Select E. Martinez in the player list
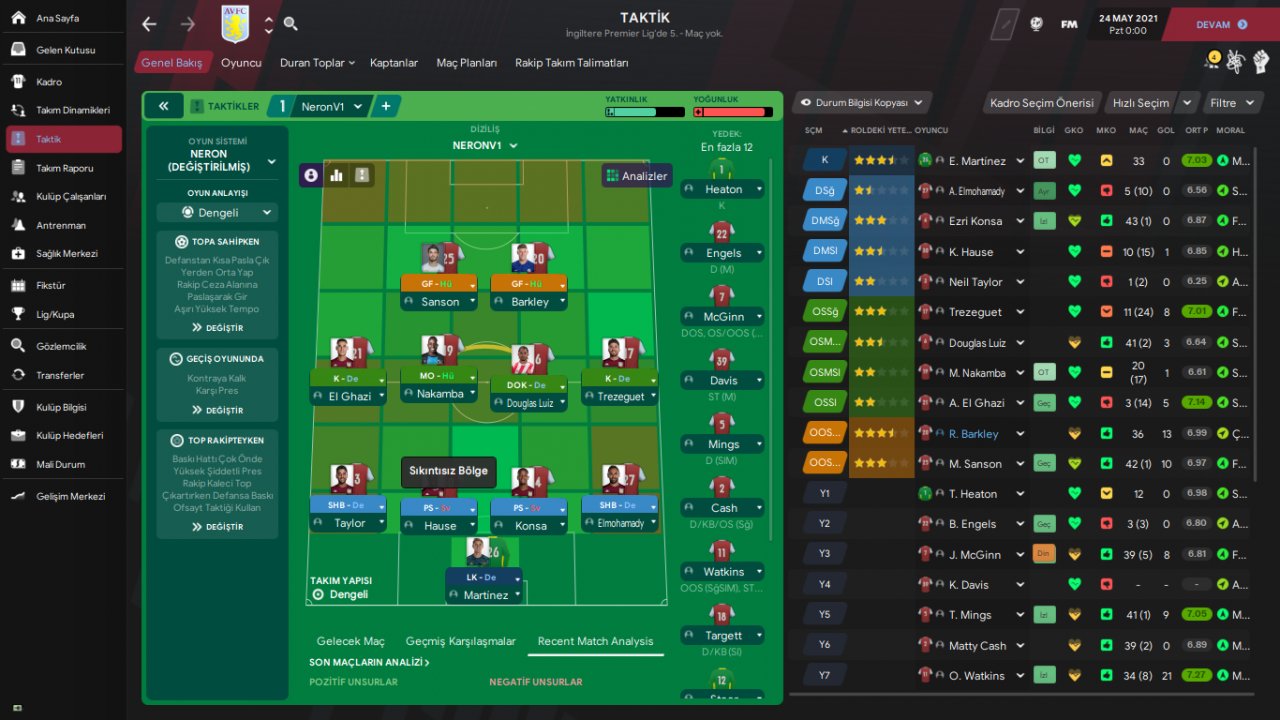This screenshot has width=1280, height=720. 977,161
